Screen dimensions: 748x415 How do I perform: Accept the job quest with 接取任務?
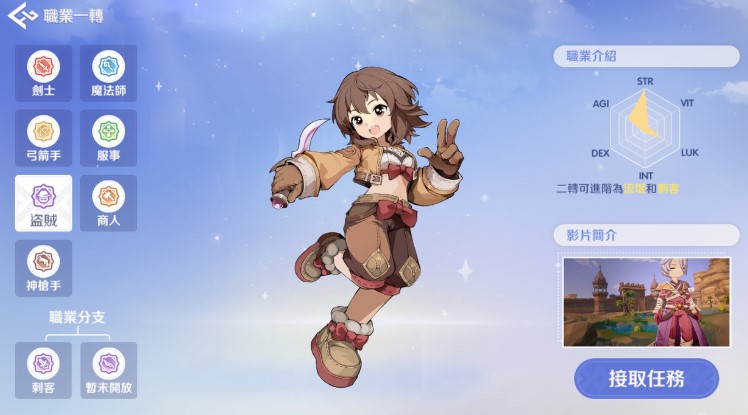tap(646, 379)
